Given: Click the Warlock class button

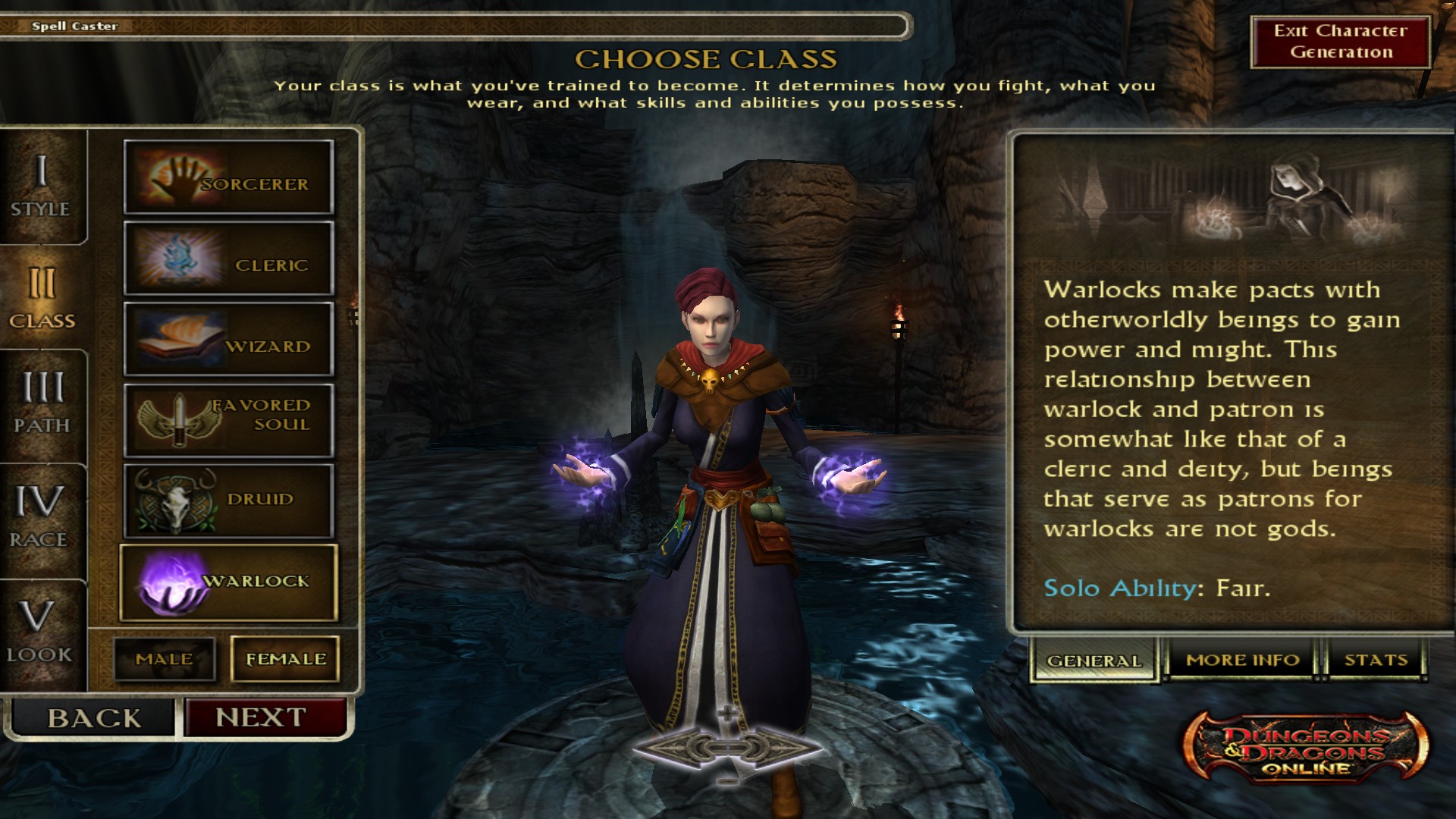Looking at the screenshot, I should point(228,582).
